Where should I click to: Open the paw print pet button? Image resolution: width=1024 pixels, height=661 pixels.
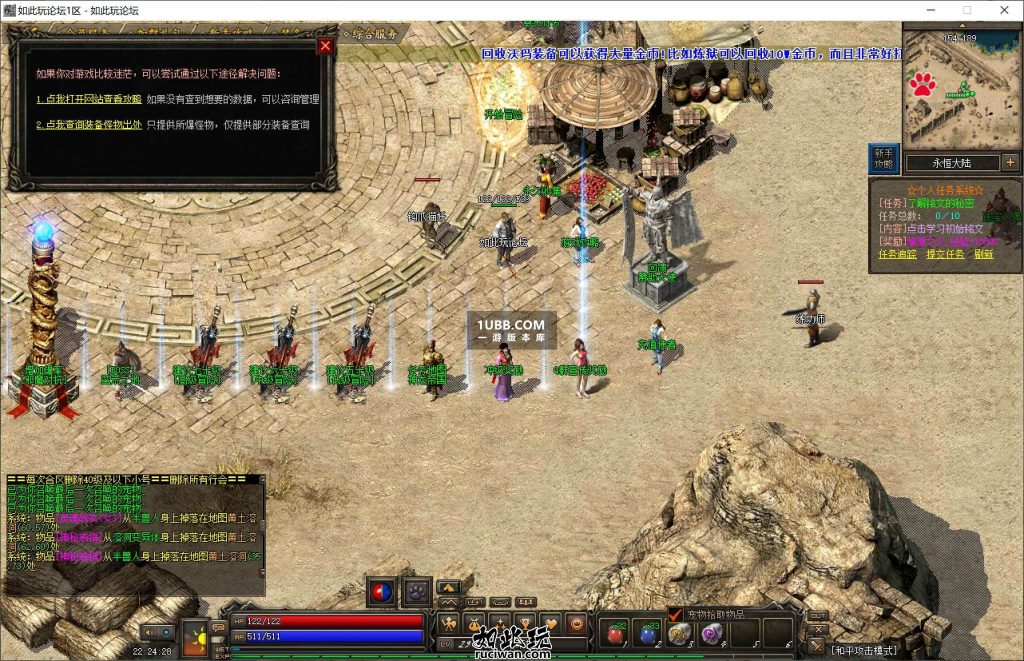coord(416,592)
